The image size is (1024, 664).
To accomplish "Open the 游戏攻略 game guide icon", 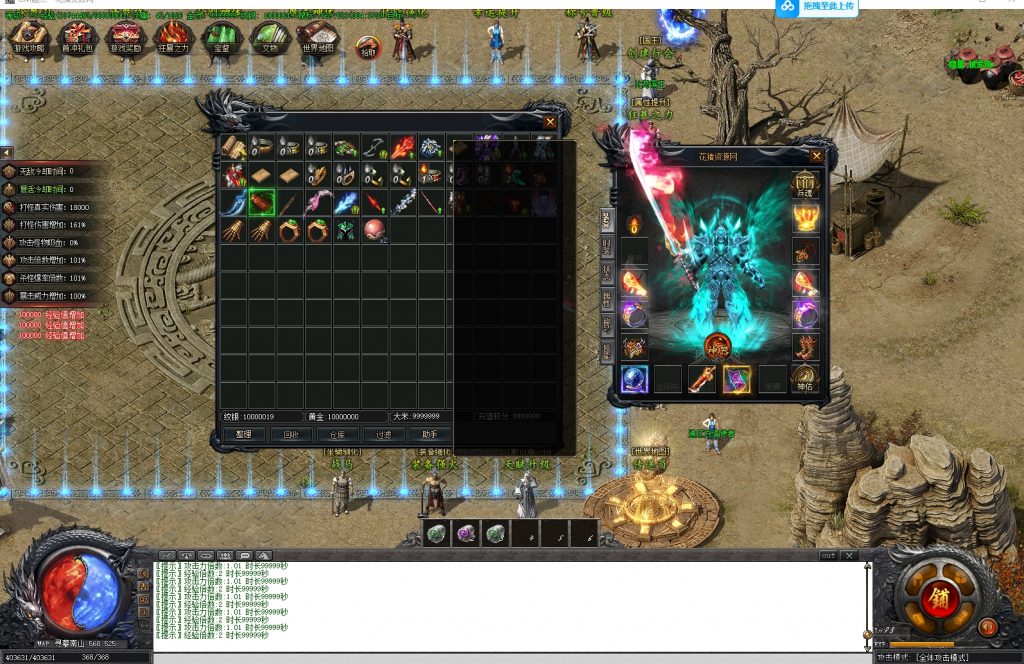I will 28,38.
